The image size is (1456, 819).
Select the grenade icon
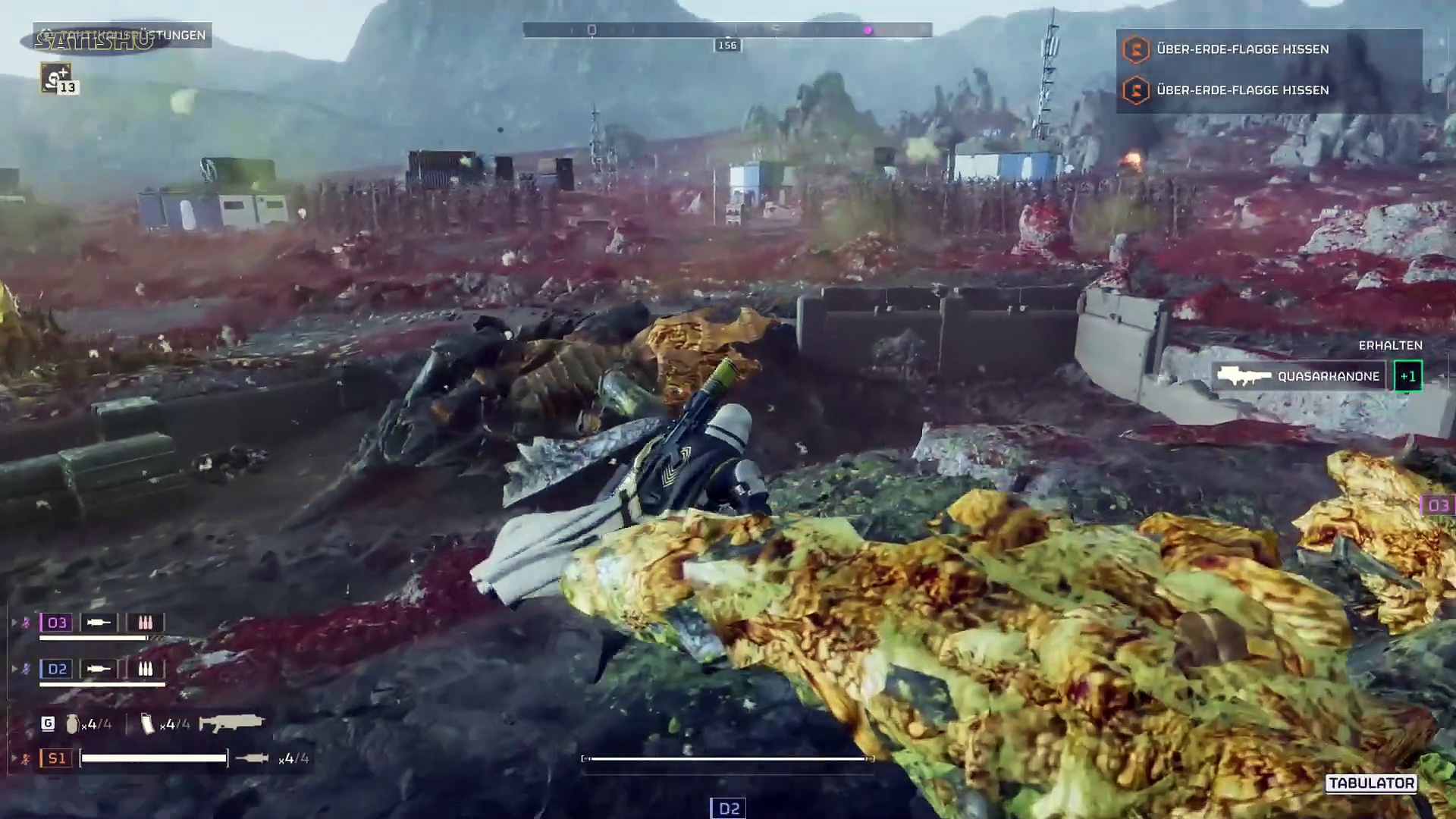click(x=72, y=724)
